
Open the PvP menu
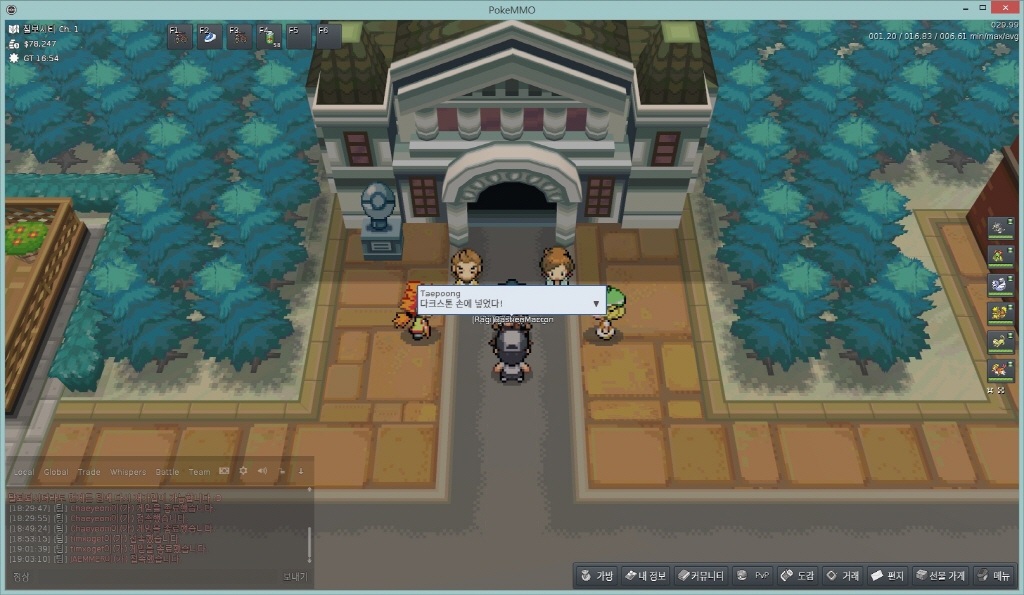pyautogui.click(x=753, y=576)
